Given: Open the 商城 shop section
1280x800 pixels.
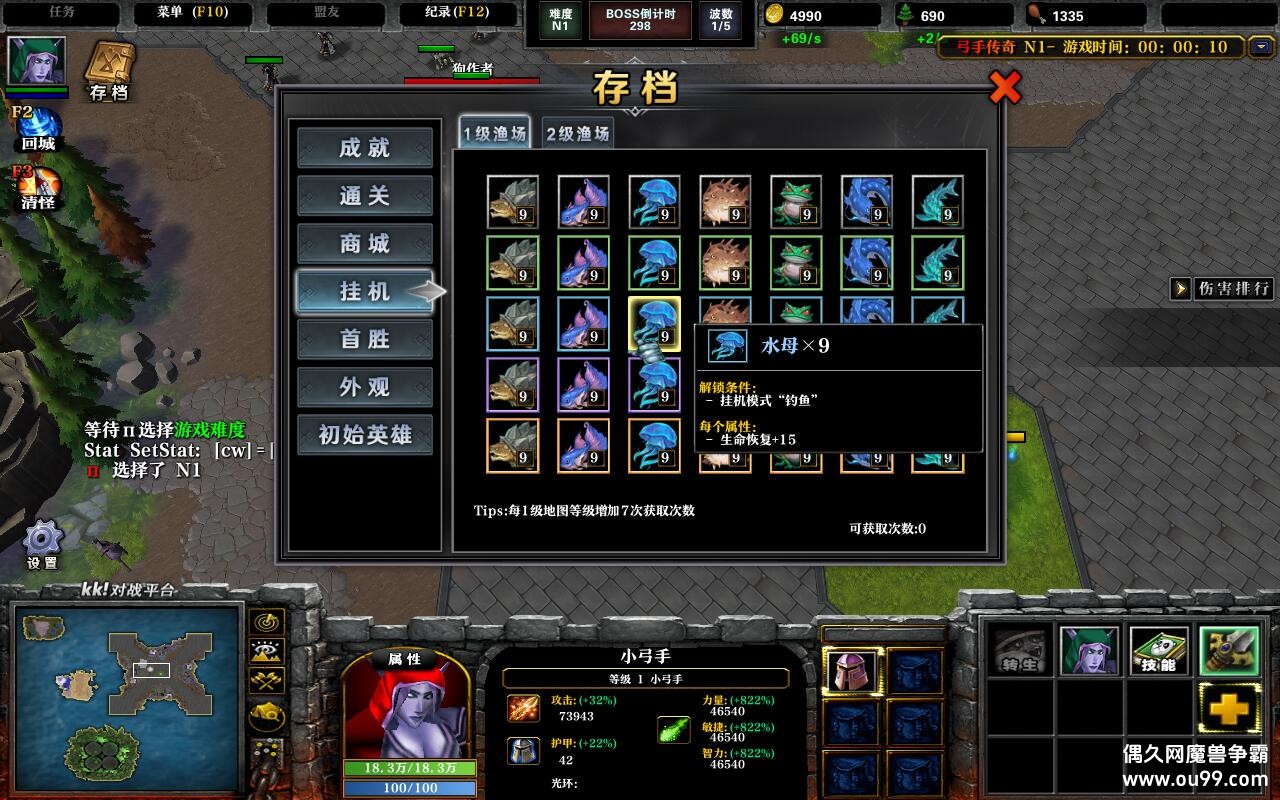Looking at the screenshot, I should [x=365, y=244].
